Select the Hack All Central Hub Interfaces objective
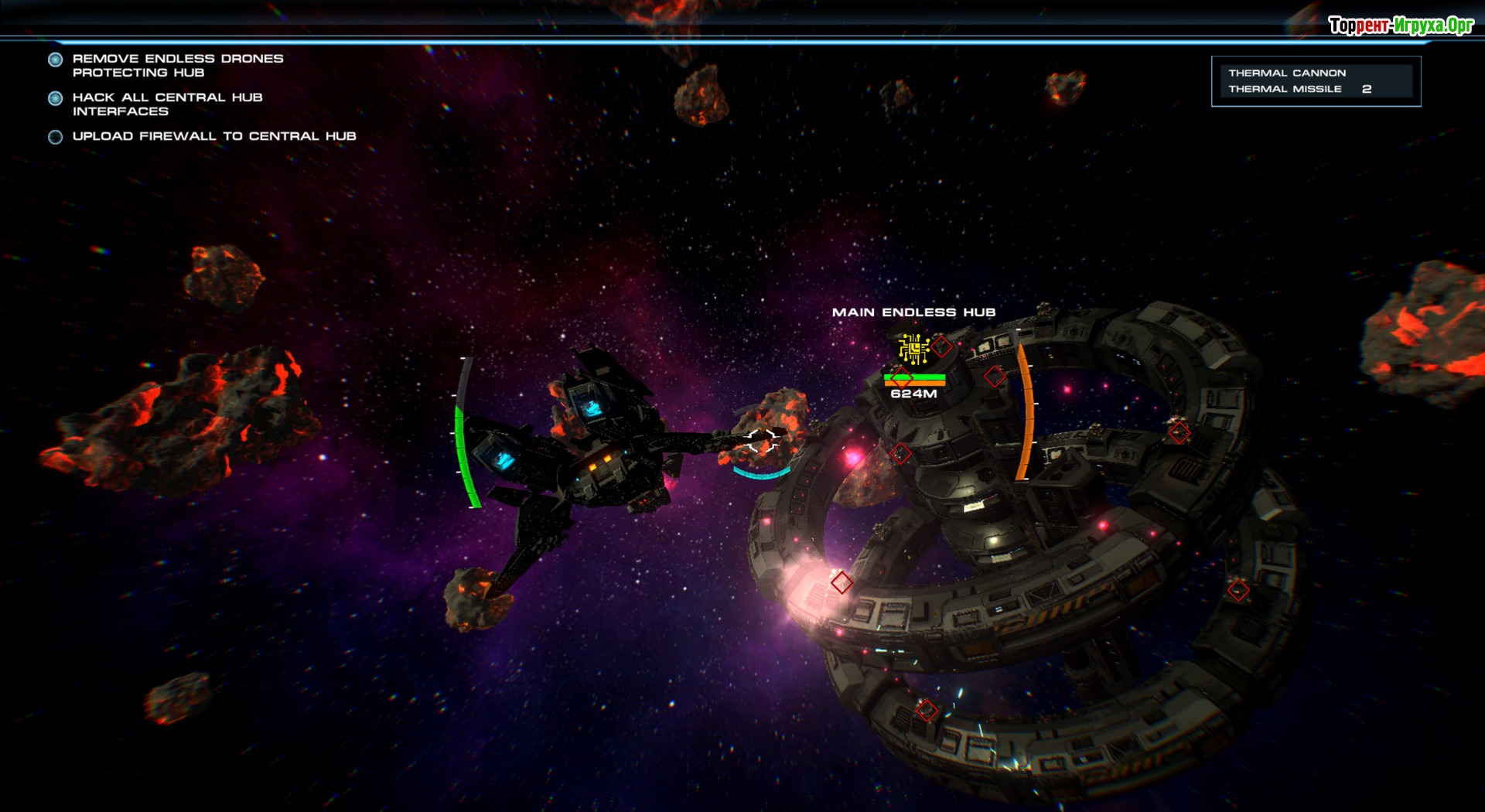 (x=167, y=104)
